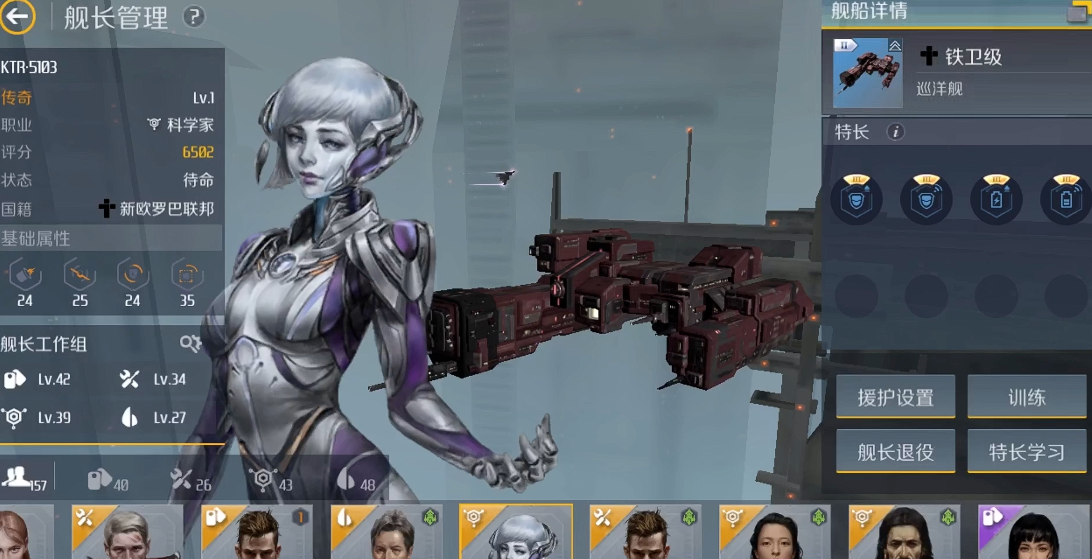Show all 157 captains filter
1092x559 pixels.
(25, 479)
